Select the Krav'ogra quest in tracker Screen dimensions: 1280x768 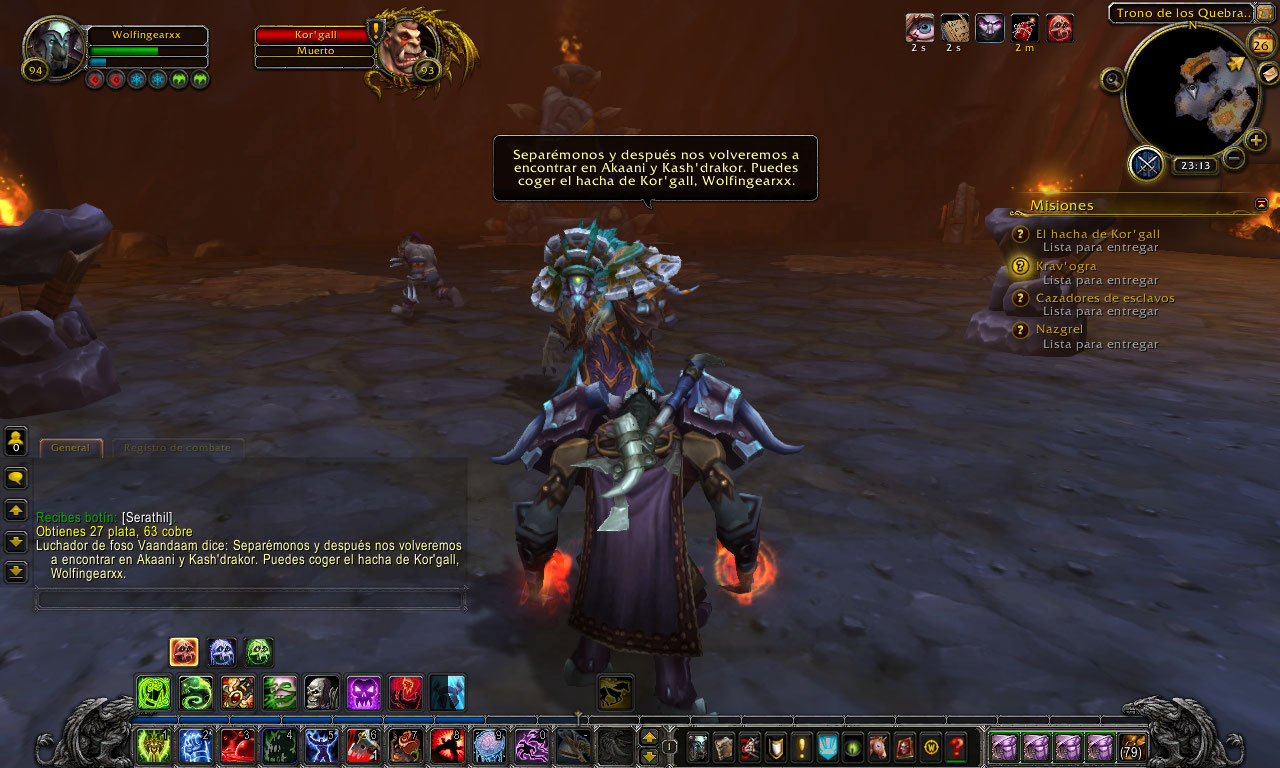click(x=1065, y=266)
